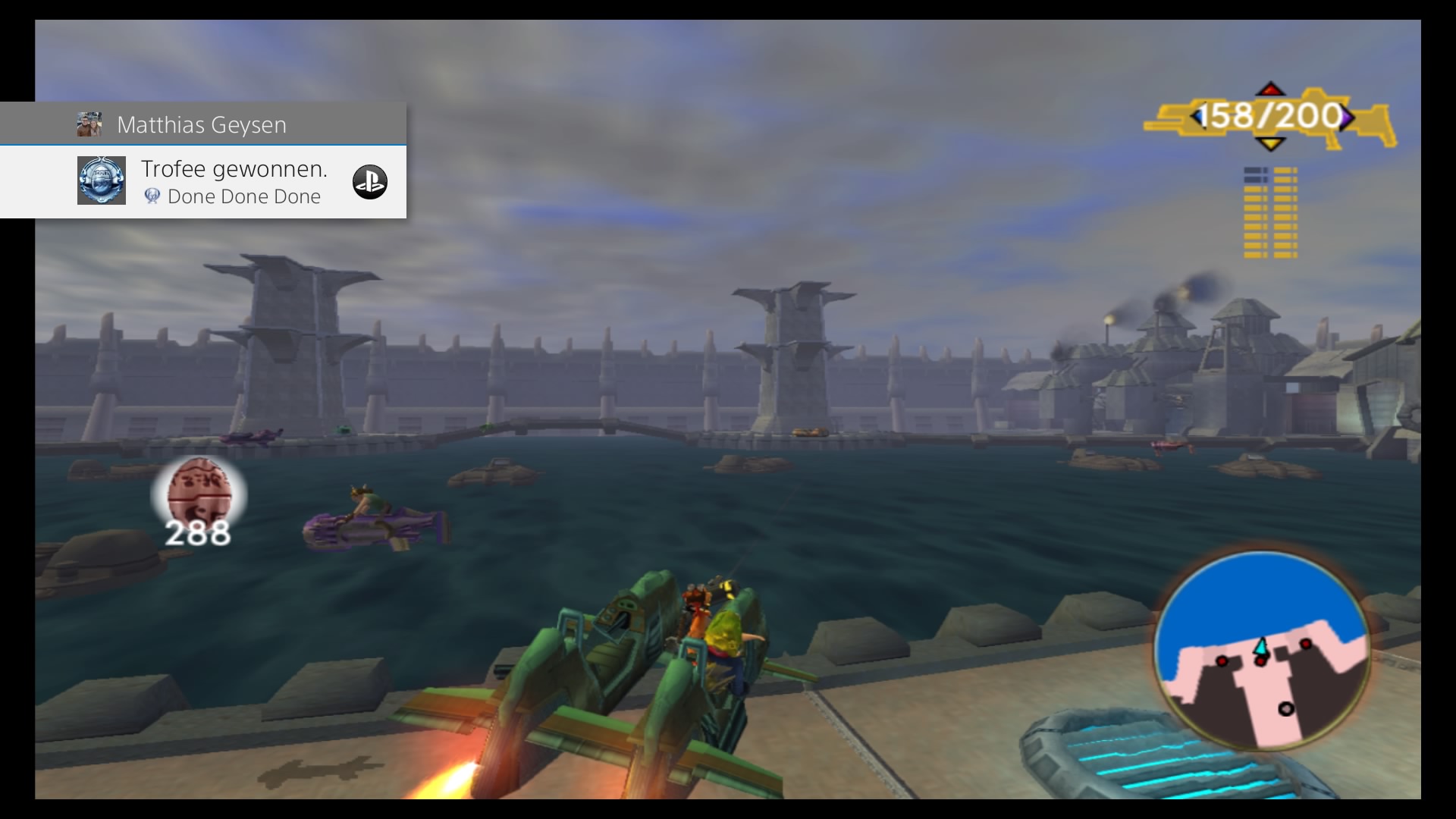The height and width of the screenshot is (819, 1456).
Task: Select the blue trophy icon in the notification
Action: [x=101, y=180]
